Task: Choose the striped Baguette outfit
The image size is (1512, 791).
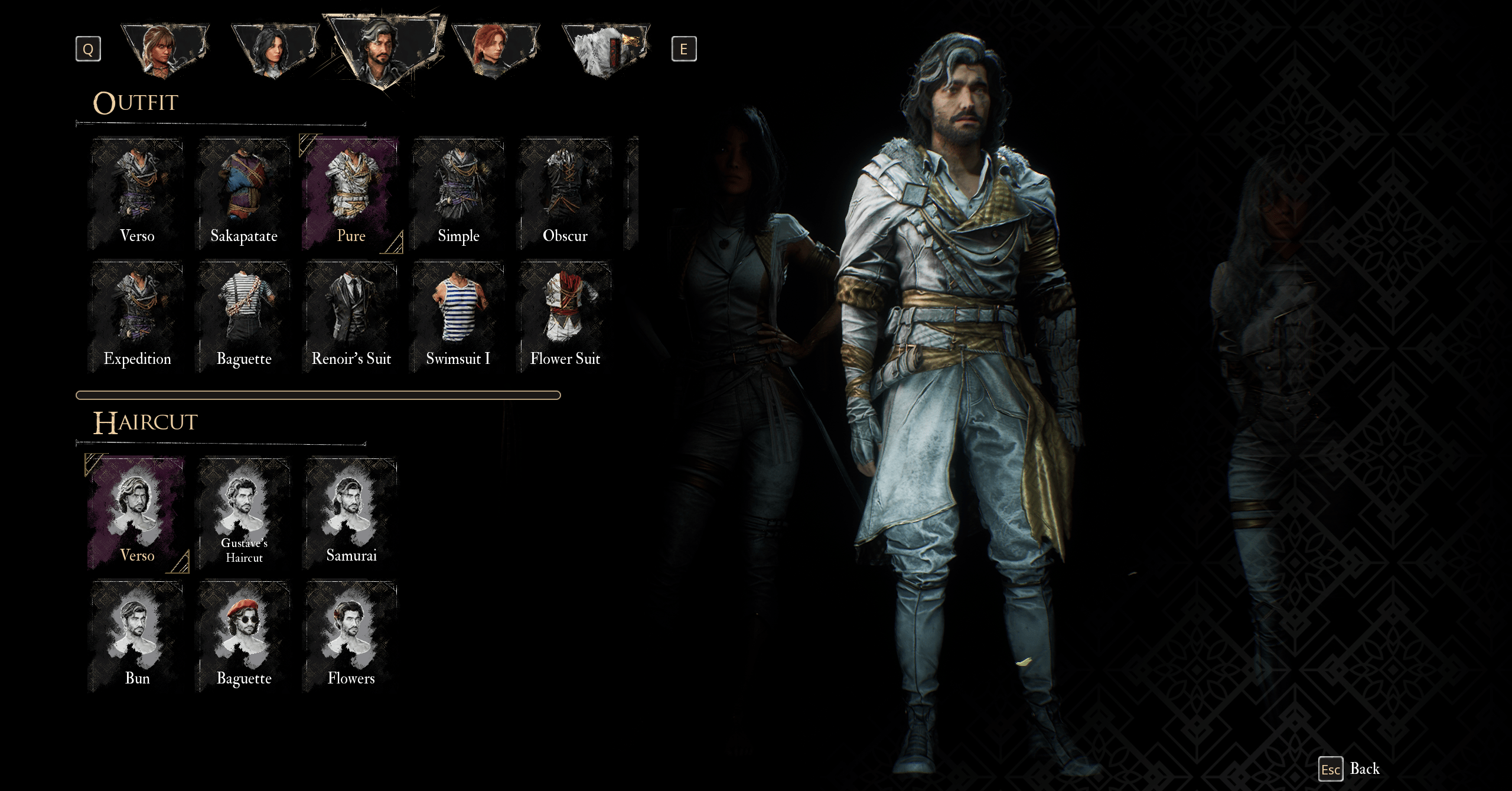Action: tap(244, 317)
